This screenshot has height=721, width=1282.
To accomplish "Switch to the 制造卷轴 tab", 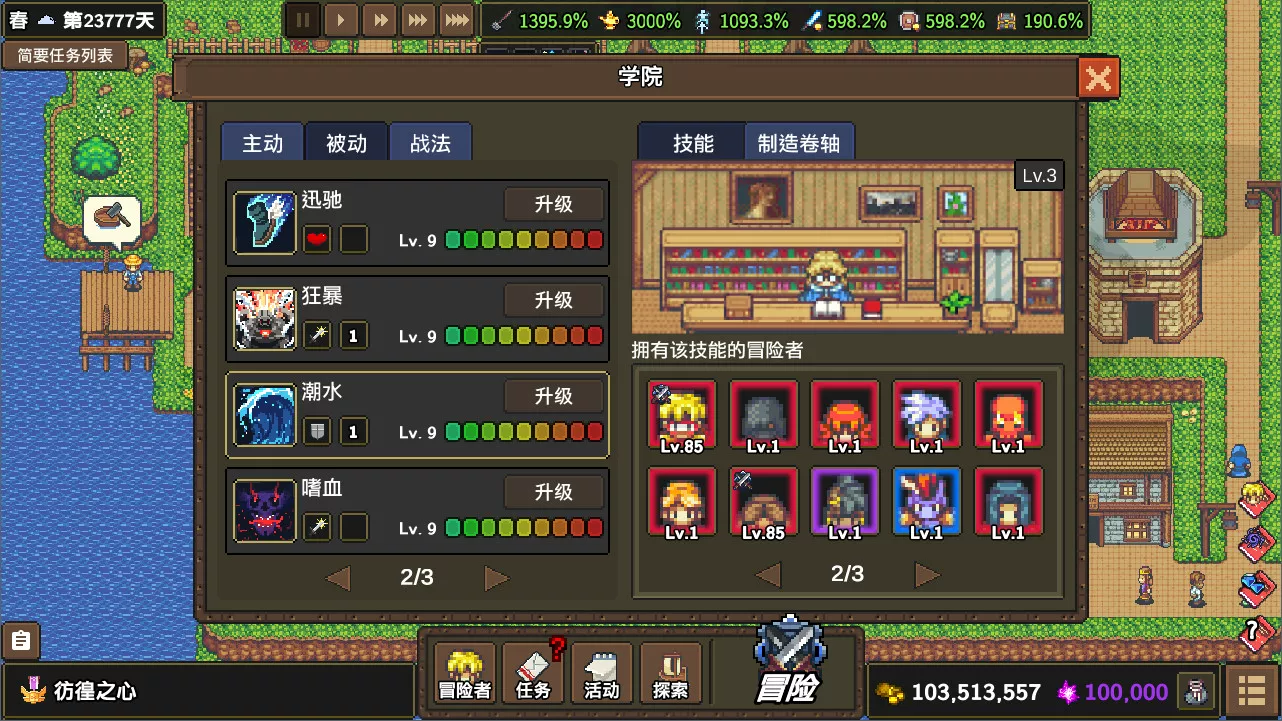I will click(x=798, y=142).
